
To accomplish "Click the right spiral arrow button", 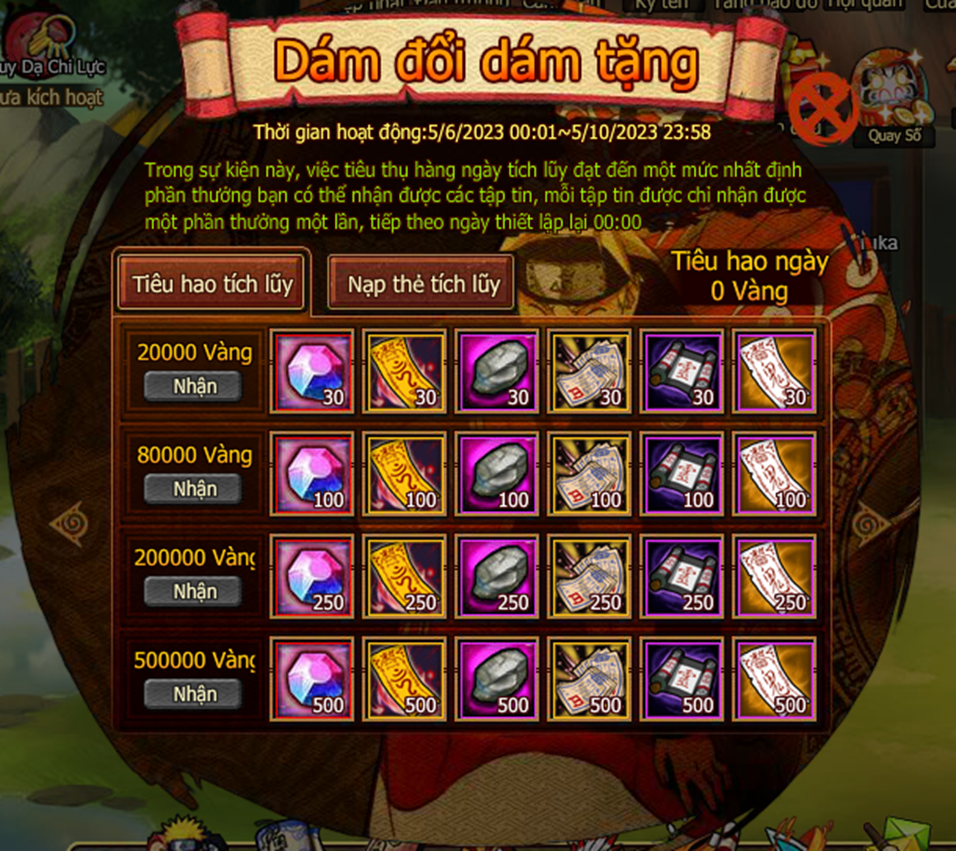I will pos(869,522).
